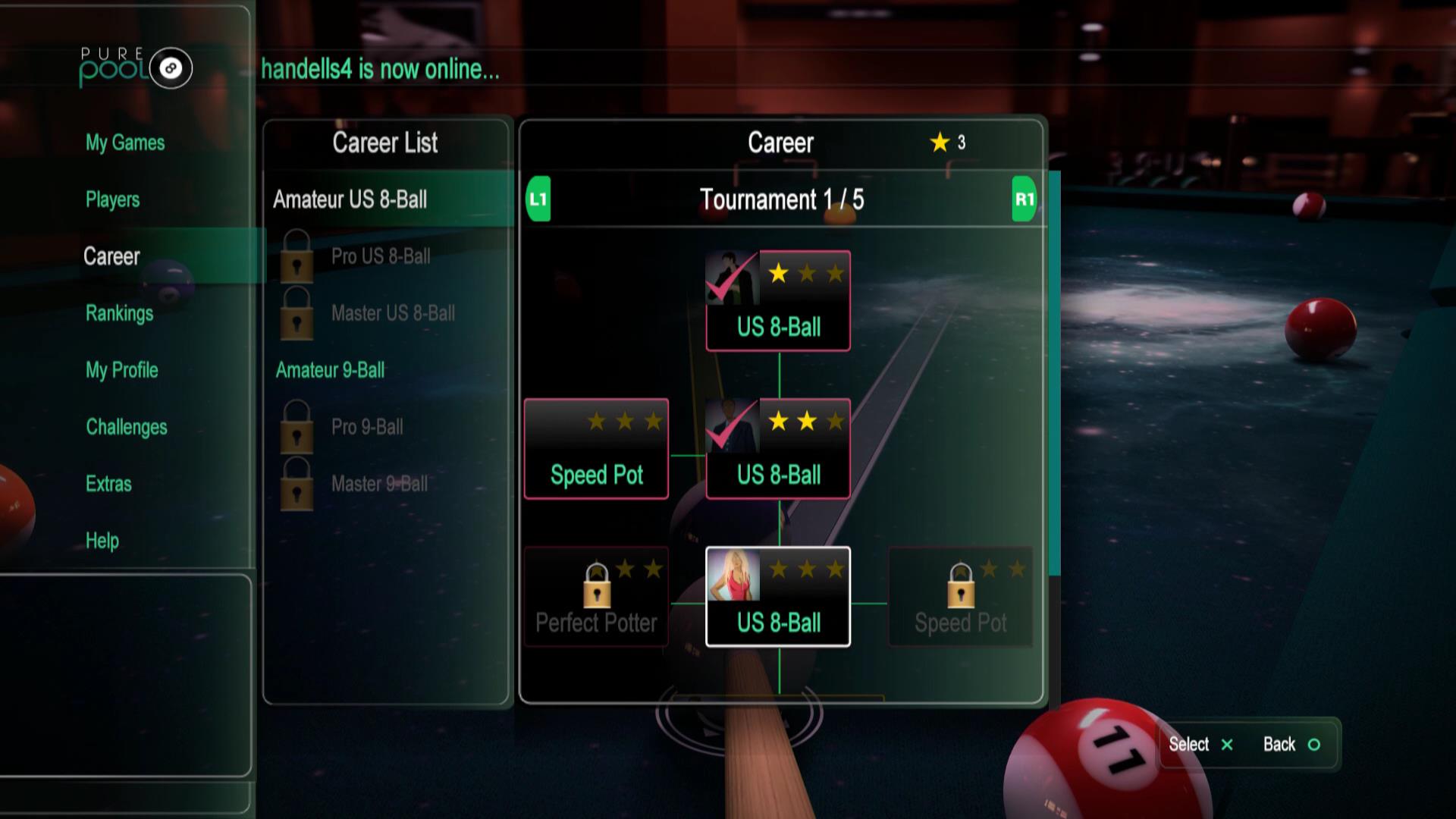Screen dimensions: 1456x819
Task: Choose the Extras menu entry
Action: click(x=108, y=484)
